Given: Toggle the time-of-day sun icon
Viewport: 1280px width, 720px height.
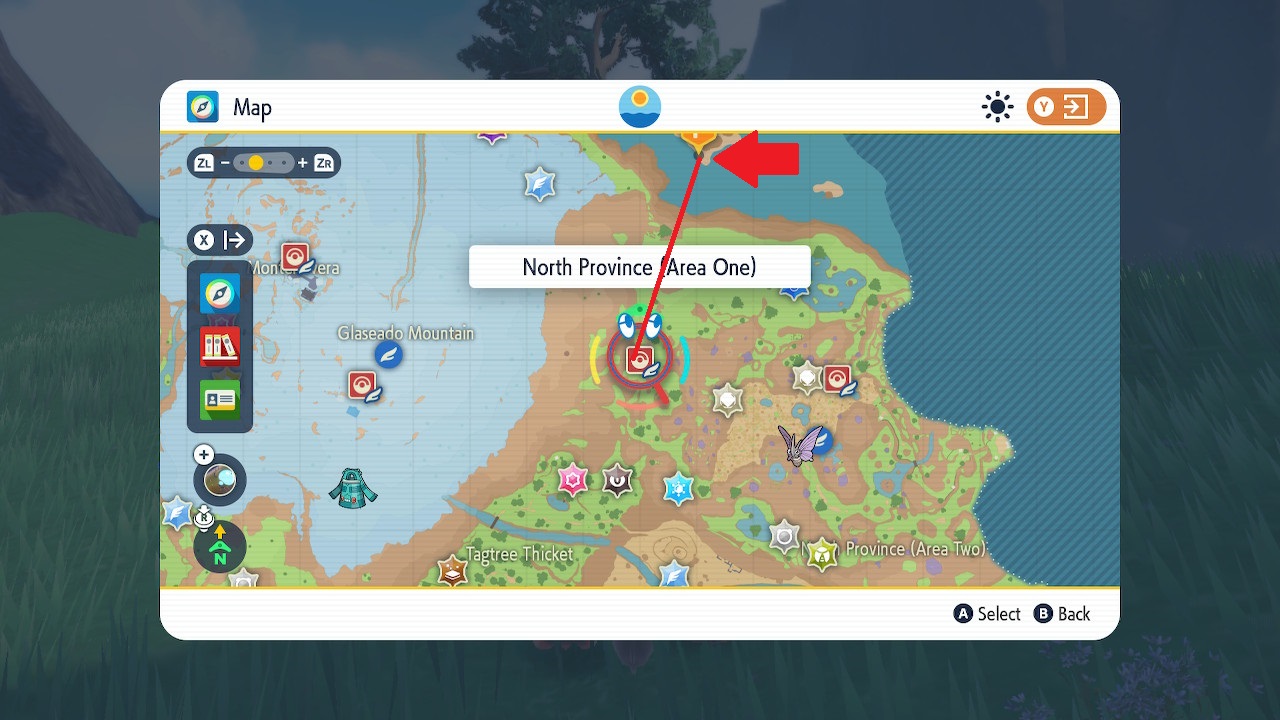Looking at the screenshot, I should point(997,106).
